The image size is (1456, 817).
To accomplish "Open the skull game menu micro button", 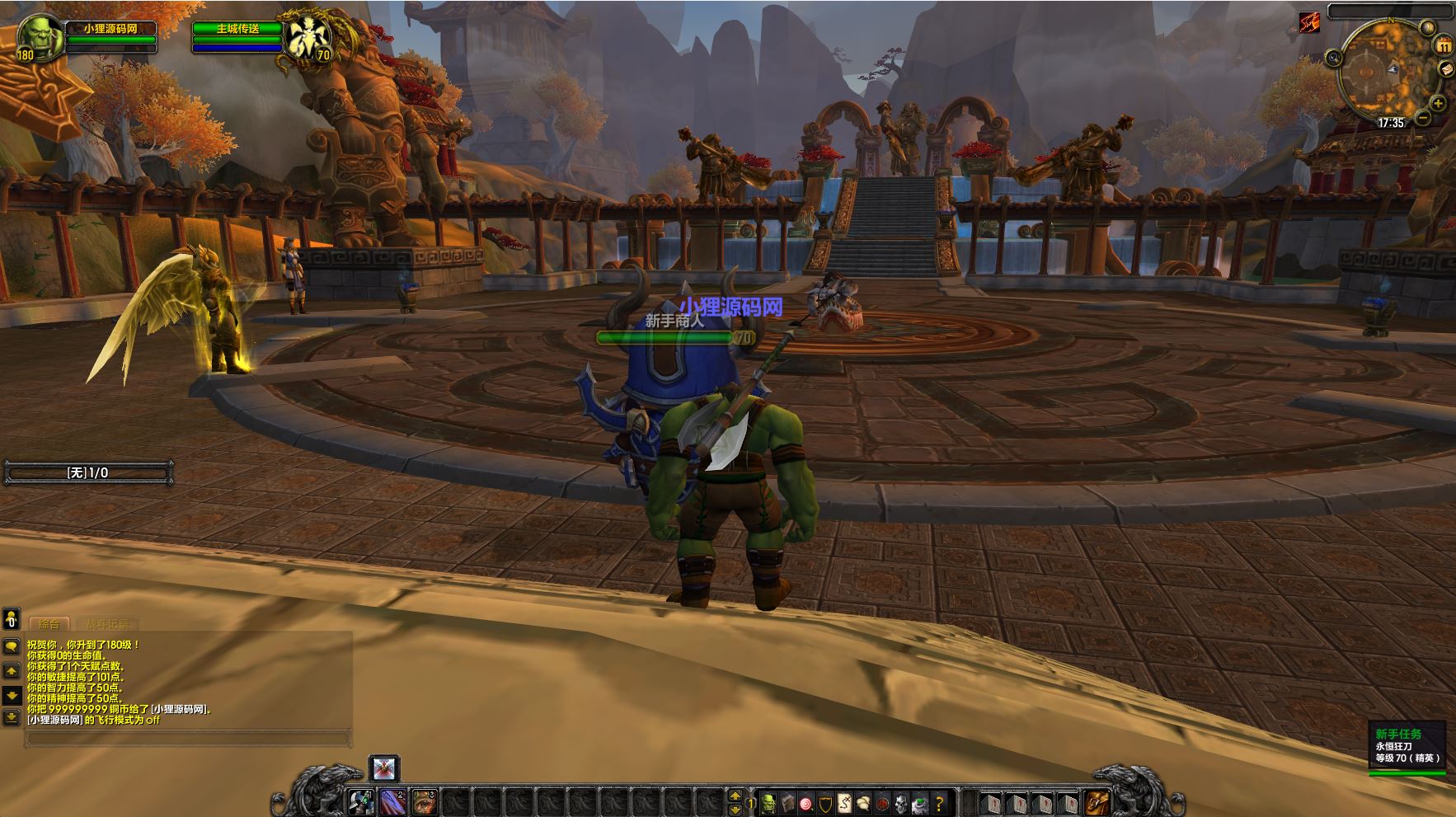I will pos(902,801).
